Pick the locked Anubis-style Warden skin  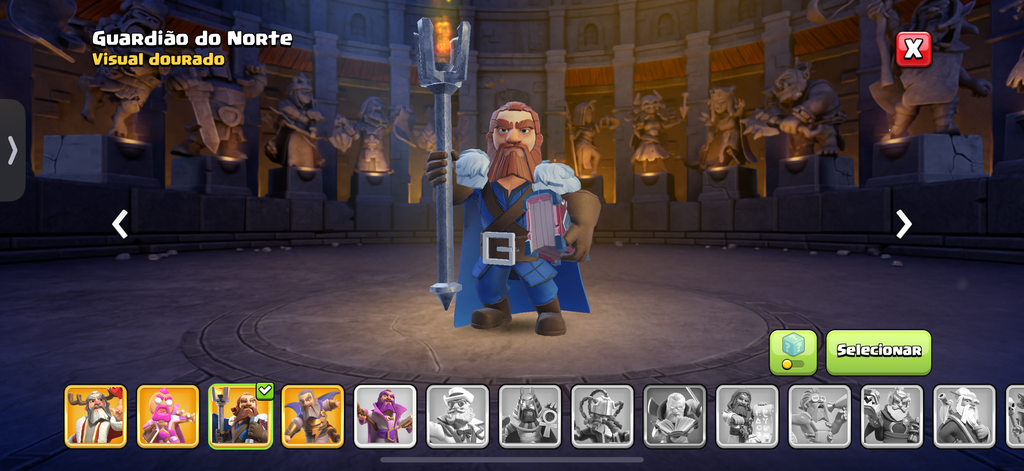tap(529, 416)
